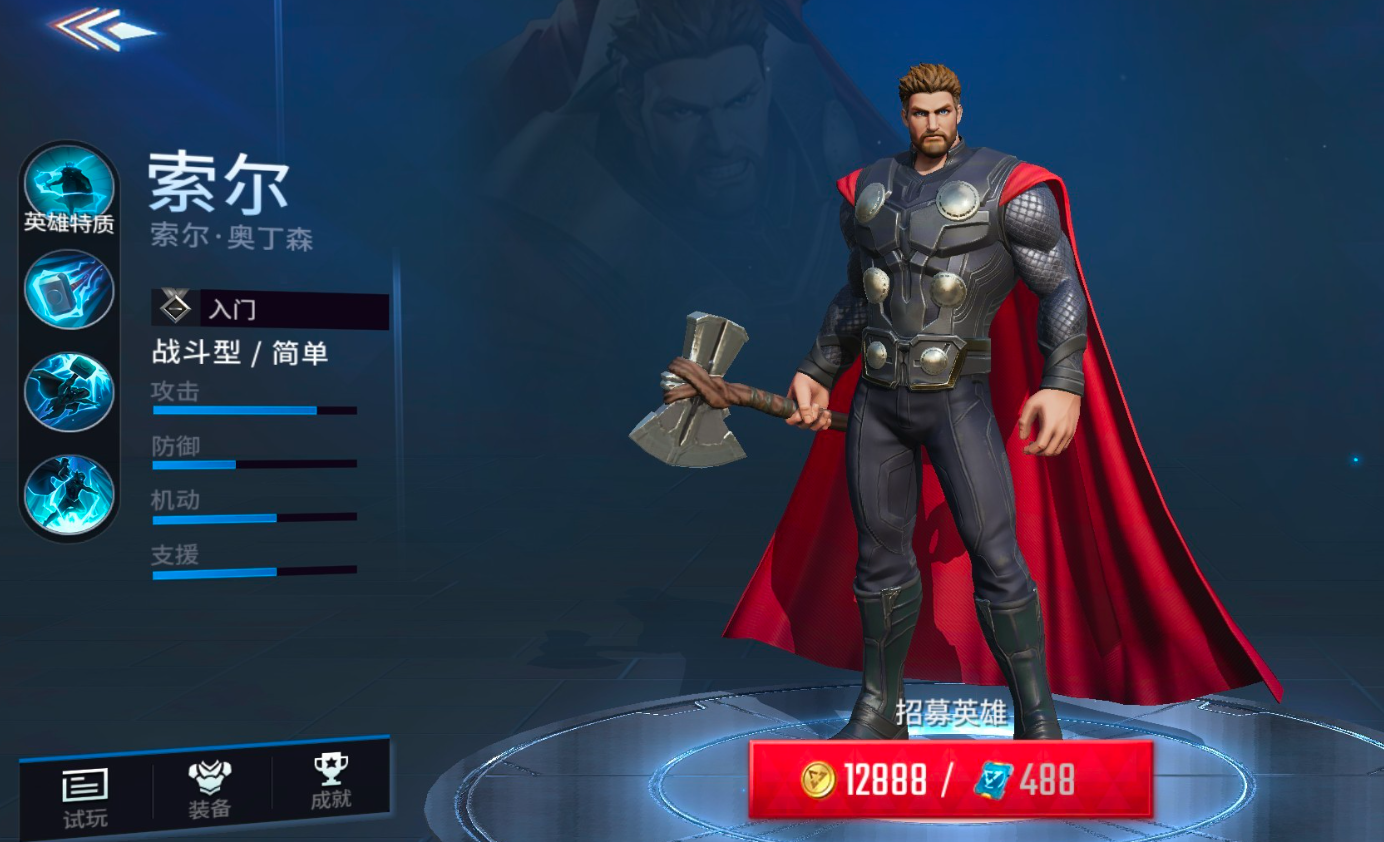Show the lightning hammer strike skill

tap(69, 391)
